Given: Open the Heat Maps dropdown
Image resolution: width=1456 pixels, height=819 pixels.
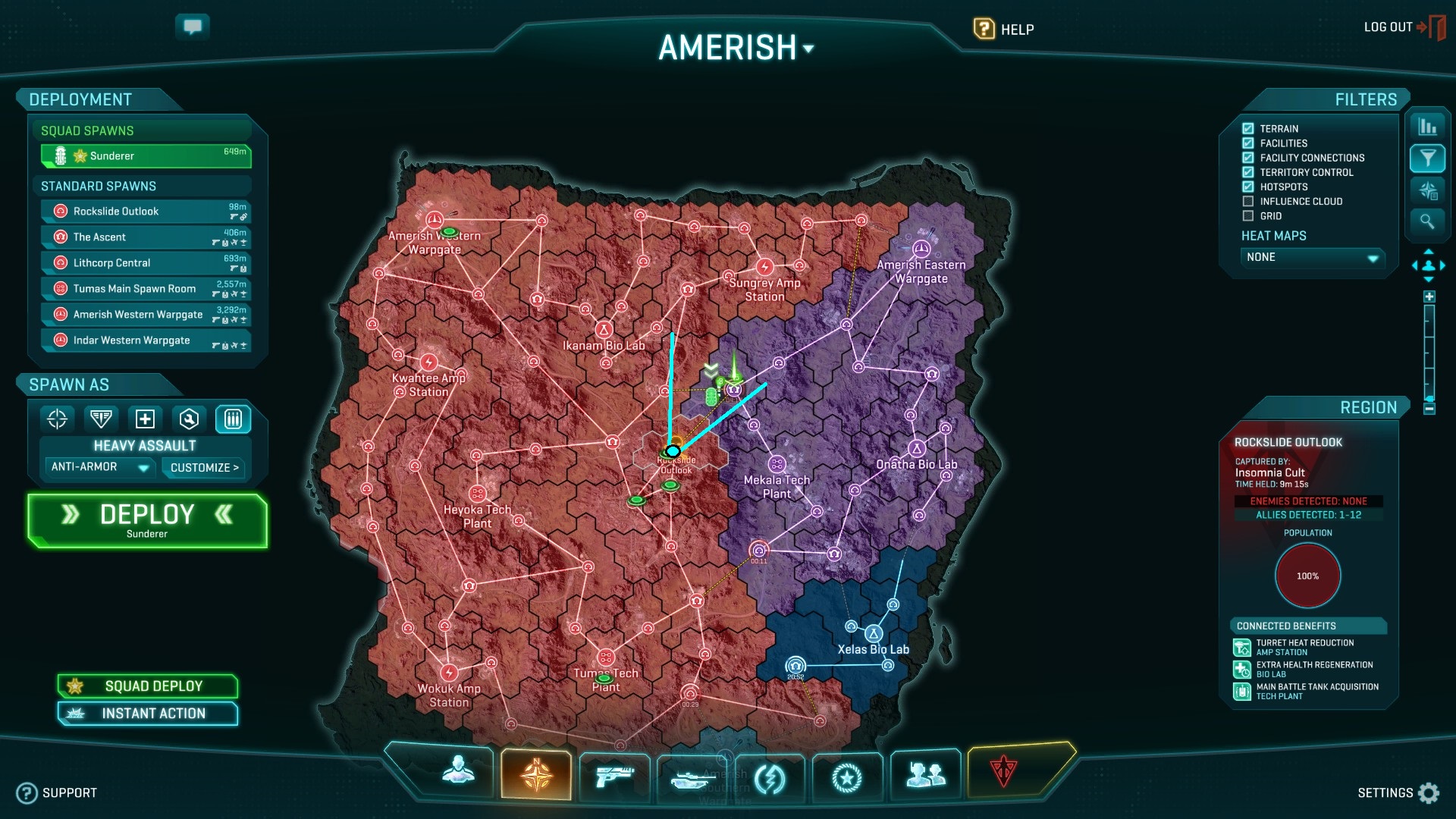Looking at the screenshot, I should click(1312, 258).
